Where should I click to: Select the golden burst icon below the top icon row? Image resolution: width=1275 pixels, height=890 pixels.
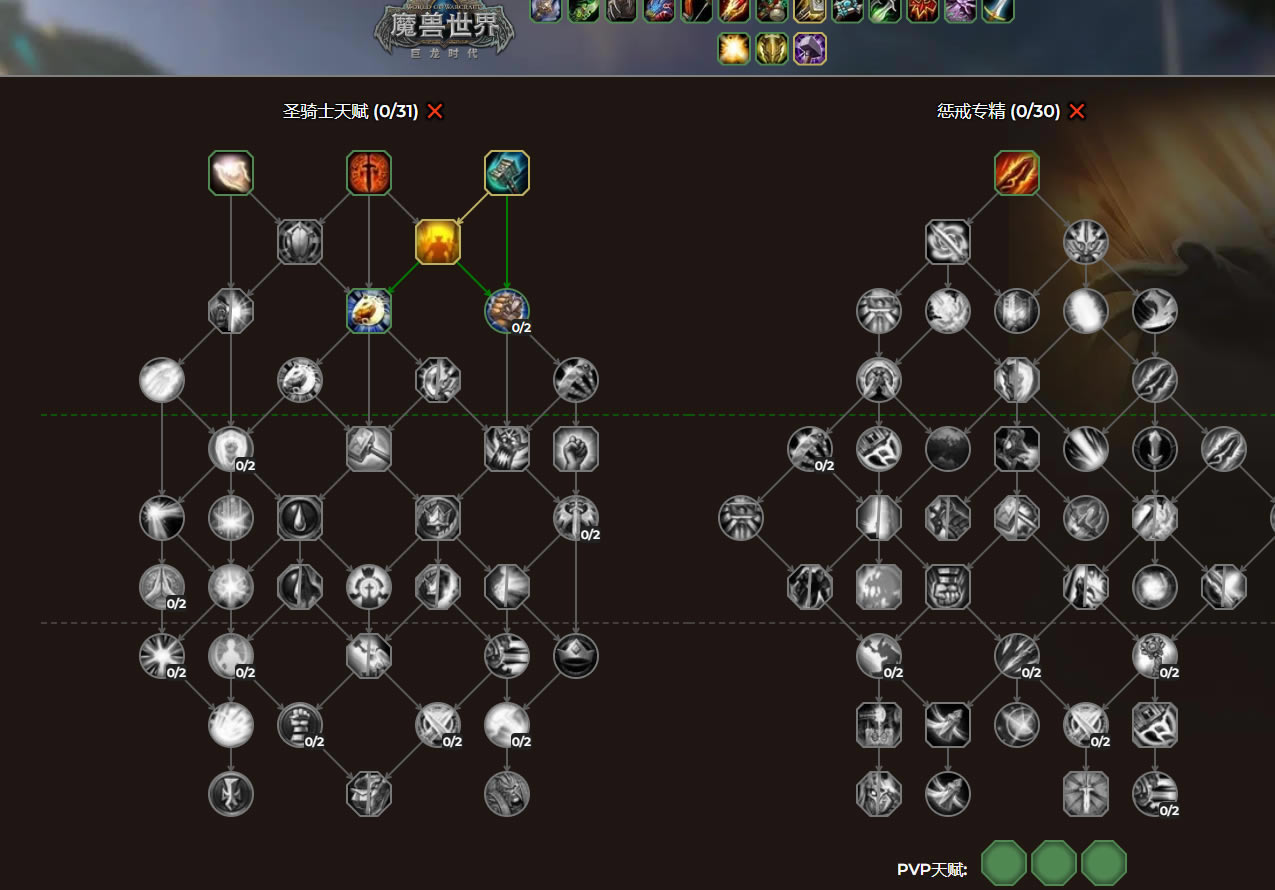(x=734, y=48)
